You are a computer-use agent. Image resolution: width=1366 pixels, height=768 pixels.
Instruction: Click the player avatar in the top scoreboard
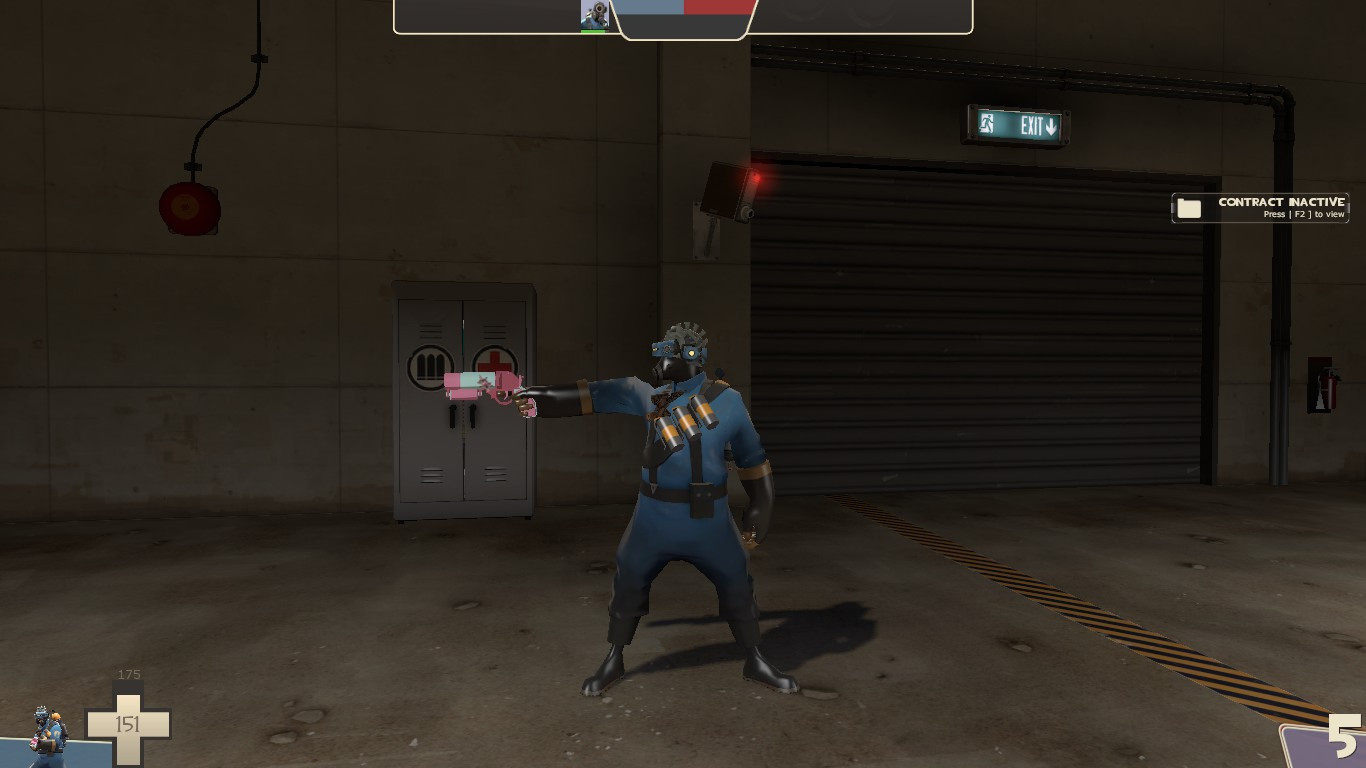tap(595, 14)
